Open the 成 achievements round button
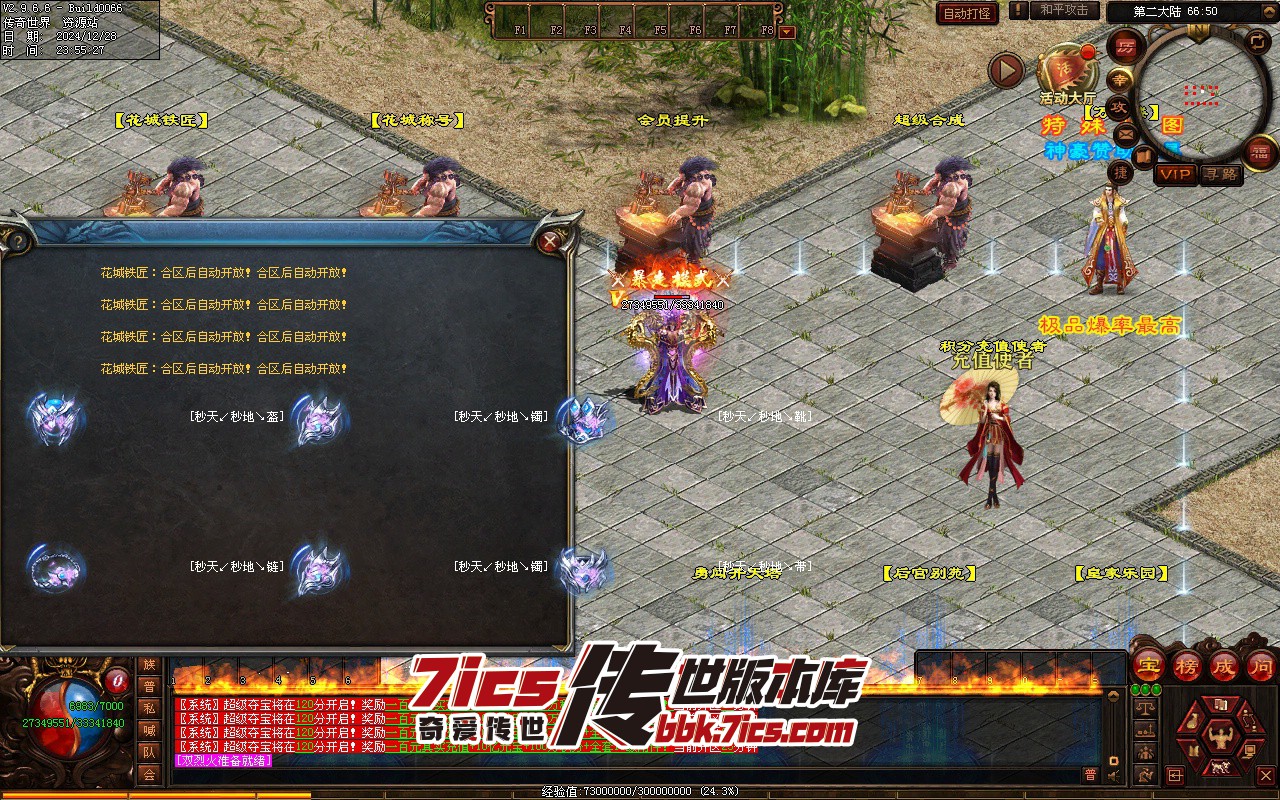The height and width of the screenshot is (800, 1280). pyautogui.click(x=1223, y=665)
